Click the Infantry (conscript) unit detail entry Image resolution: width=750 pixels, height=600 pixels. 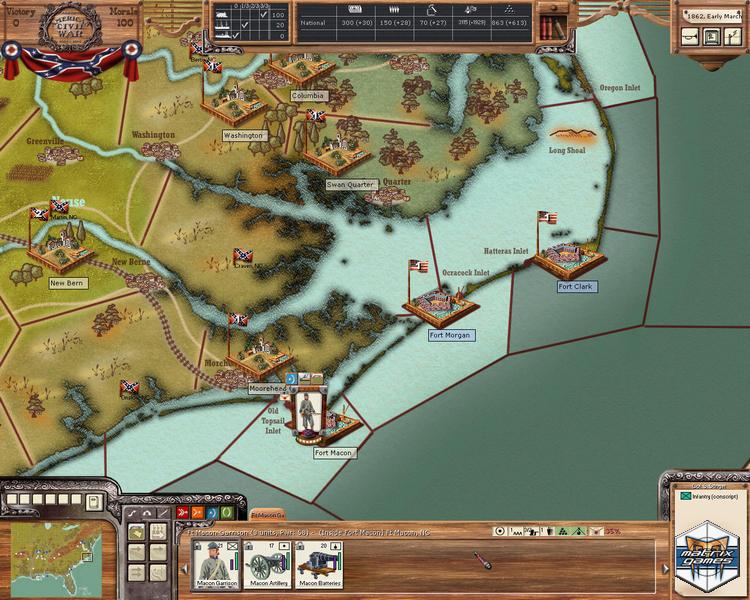[710, 497]
